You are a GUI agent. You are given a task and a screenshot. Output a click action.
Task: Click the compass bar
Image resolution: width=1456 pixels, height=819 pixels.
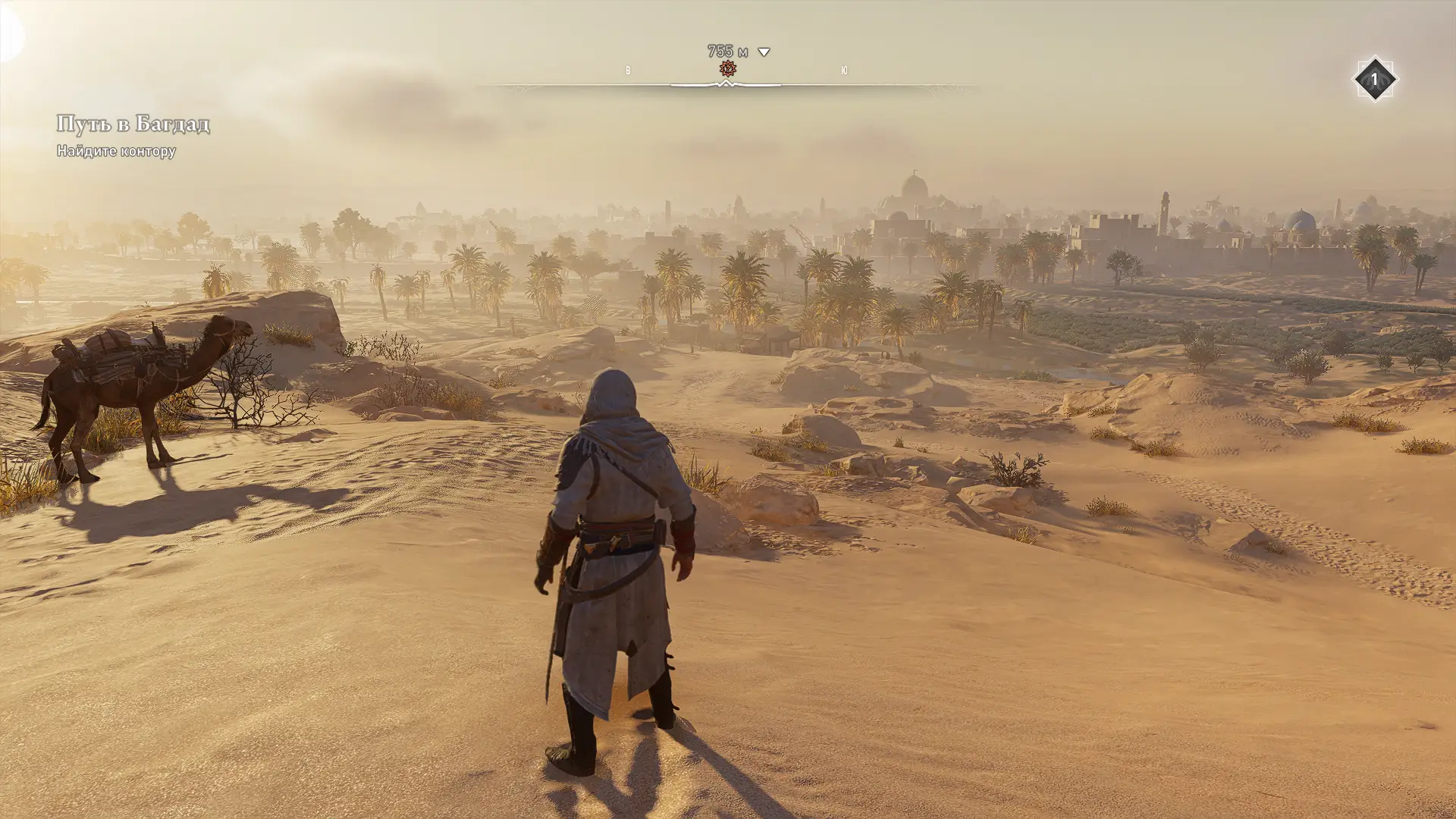tap(728, 86)
